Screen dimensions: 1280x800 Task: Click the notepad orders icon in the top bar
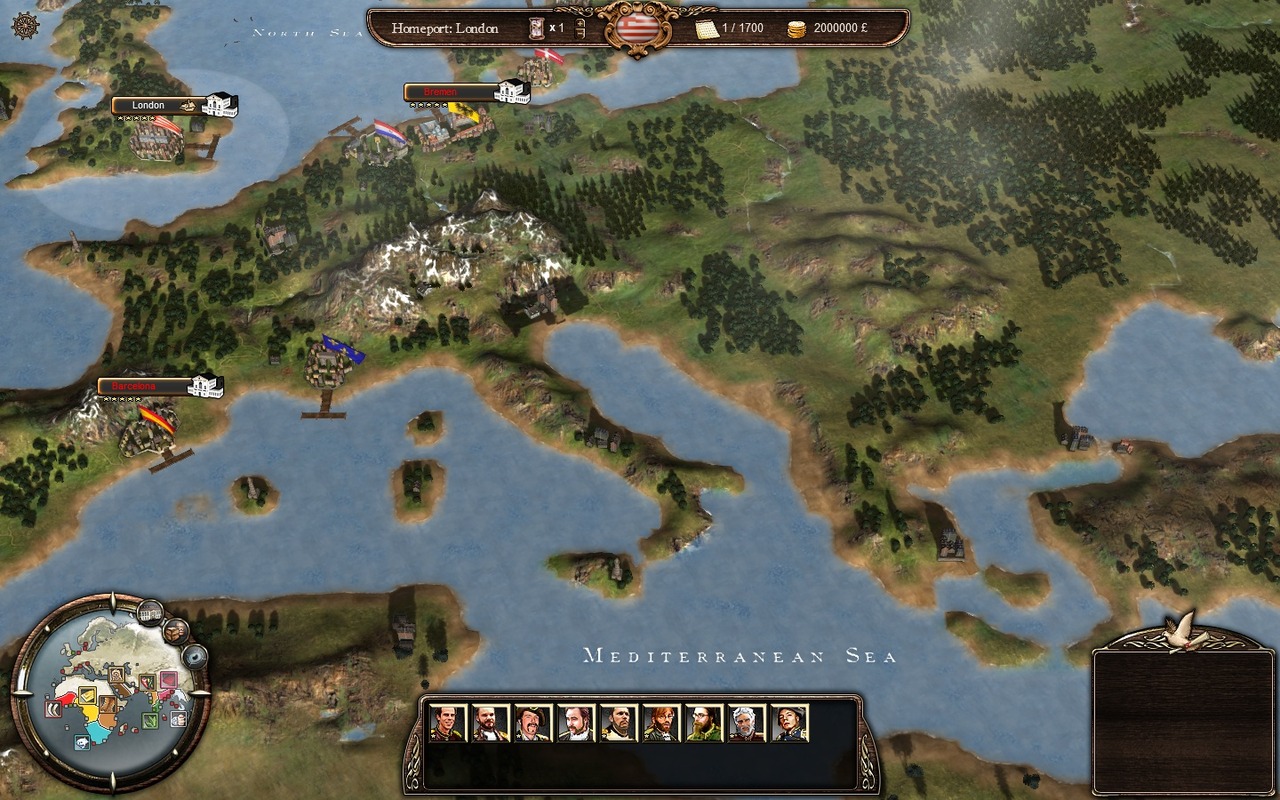coord(707,28)
